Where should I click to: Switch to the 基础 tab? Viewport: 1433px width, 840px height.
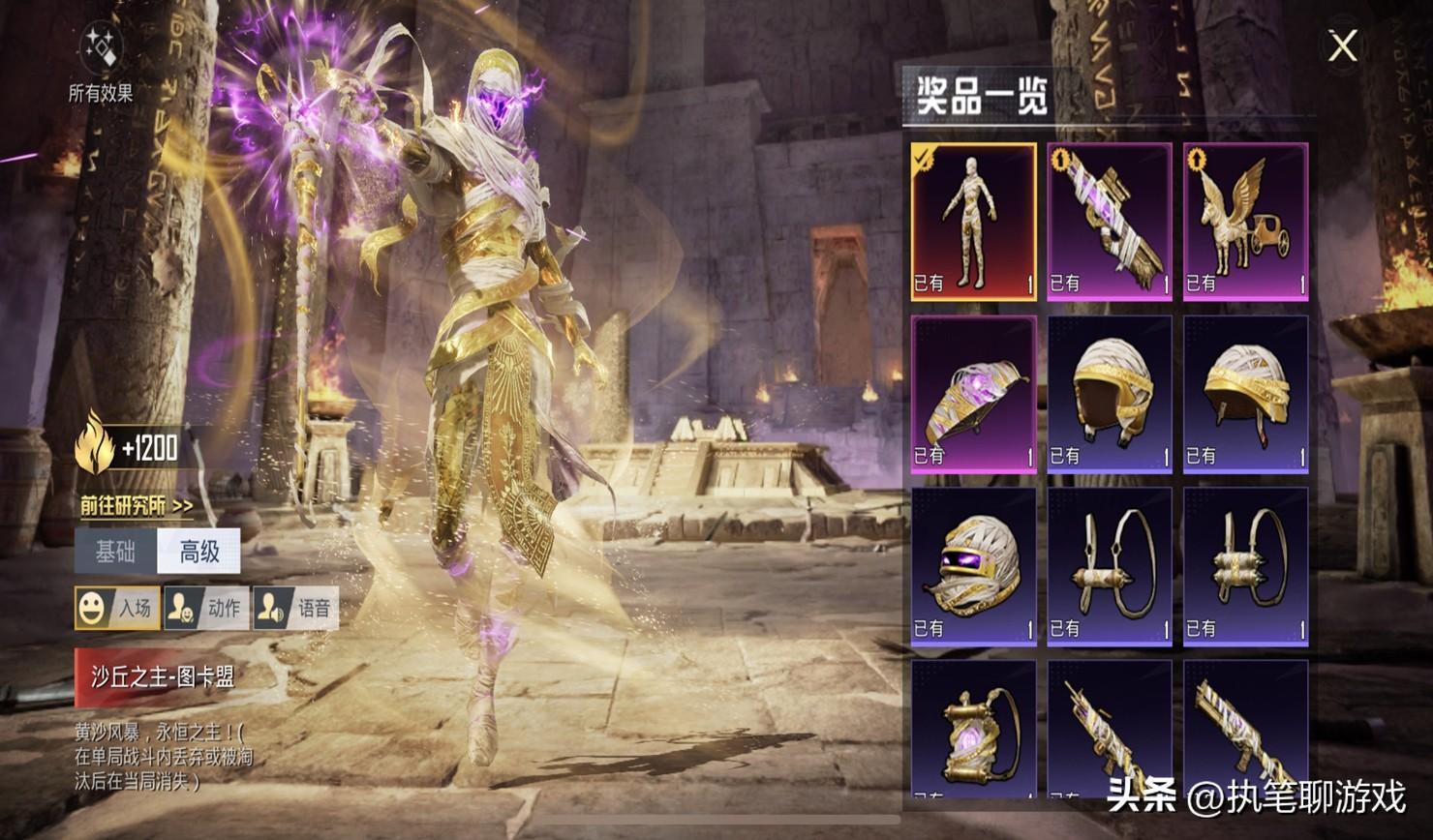point(116,552)
